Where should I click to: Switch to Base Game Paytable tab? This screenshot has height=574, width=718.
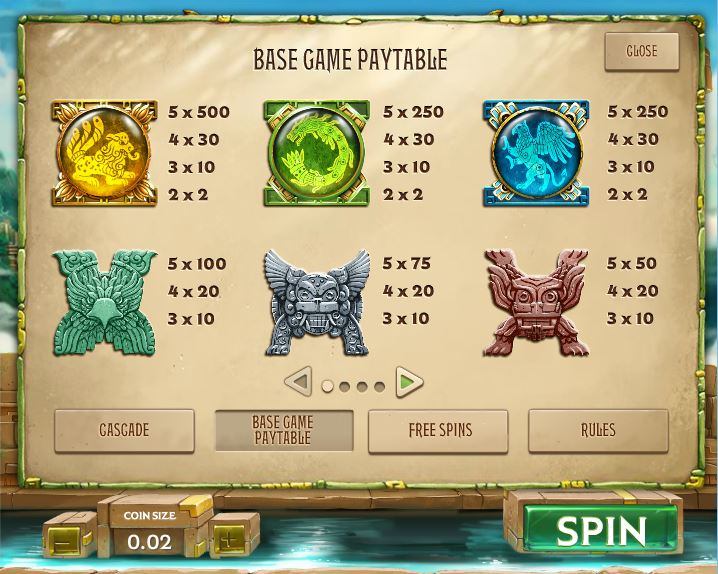(x=283, y=430)
